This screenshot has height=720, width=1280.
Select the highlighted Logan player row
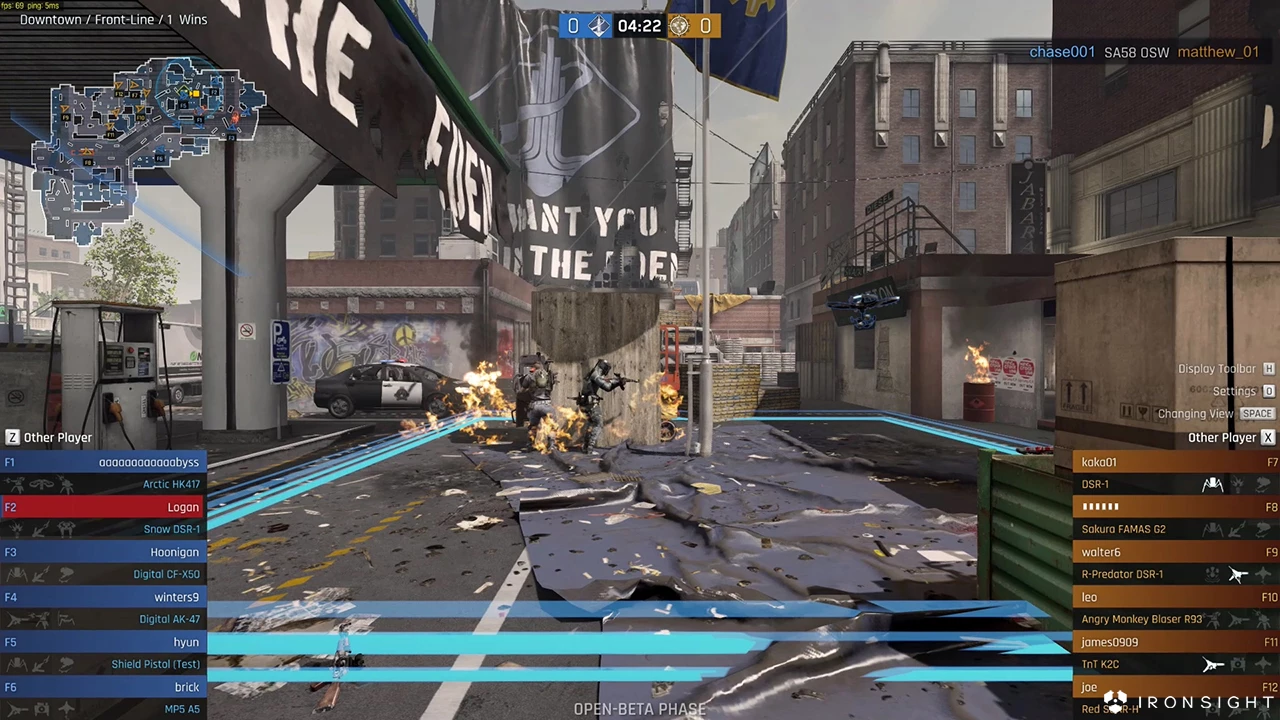pyautogui.click(x=103, y=507)
